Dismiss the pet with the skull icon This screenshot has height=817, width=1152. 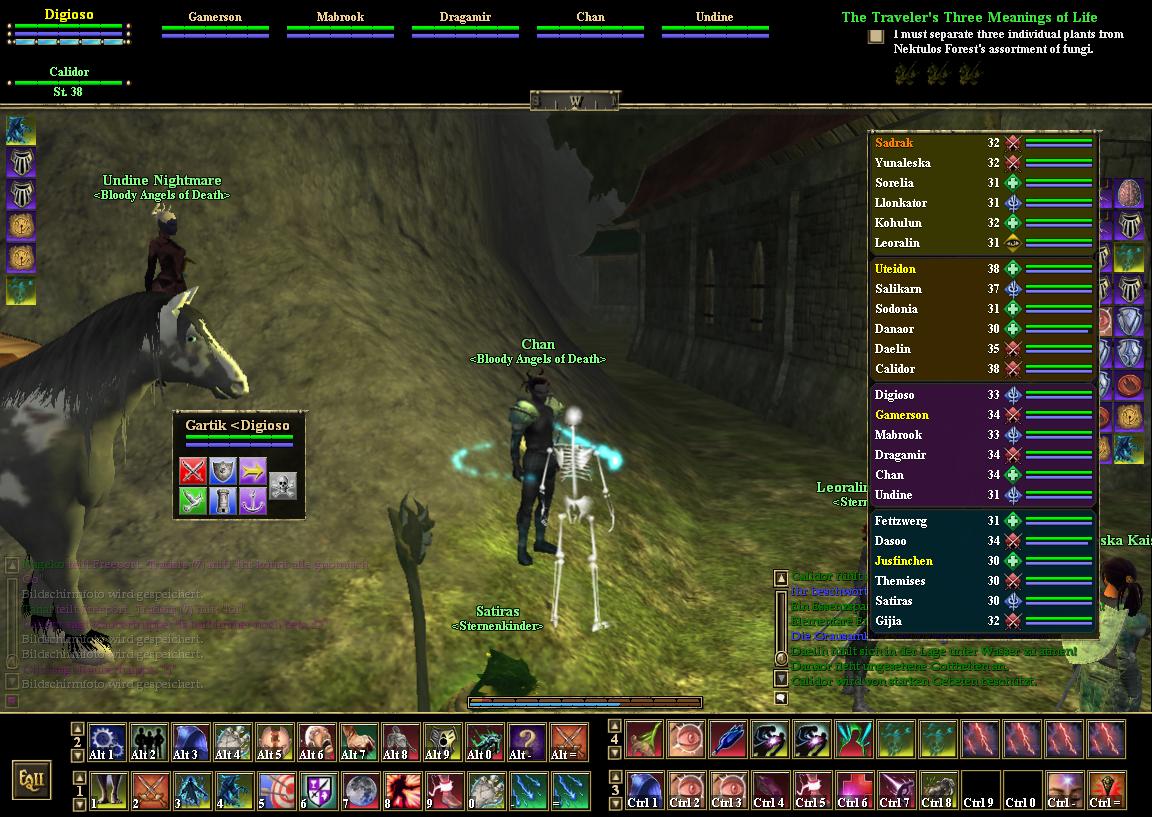click(283, 486)
